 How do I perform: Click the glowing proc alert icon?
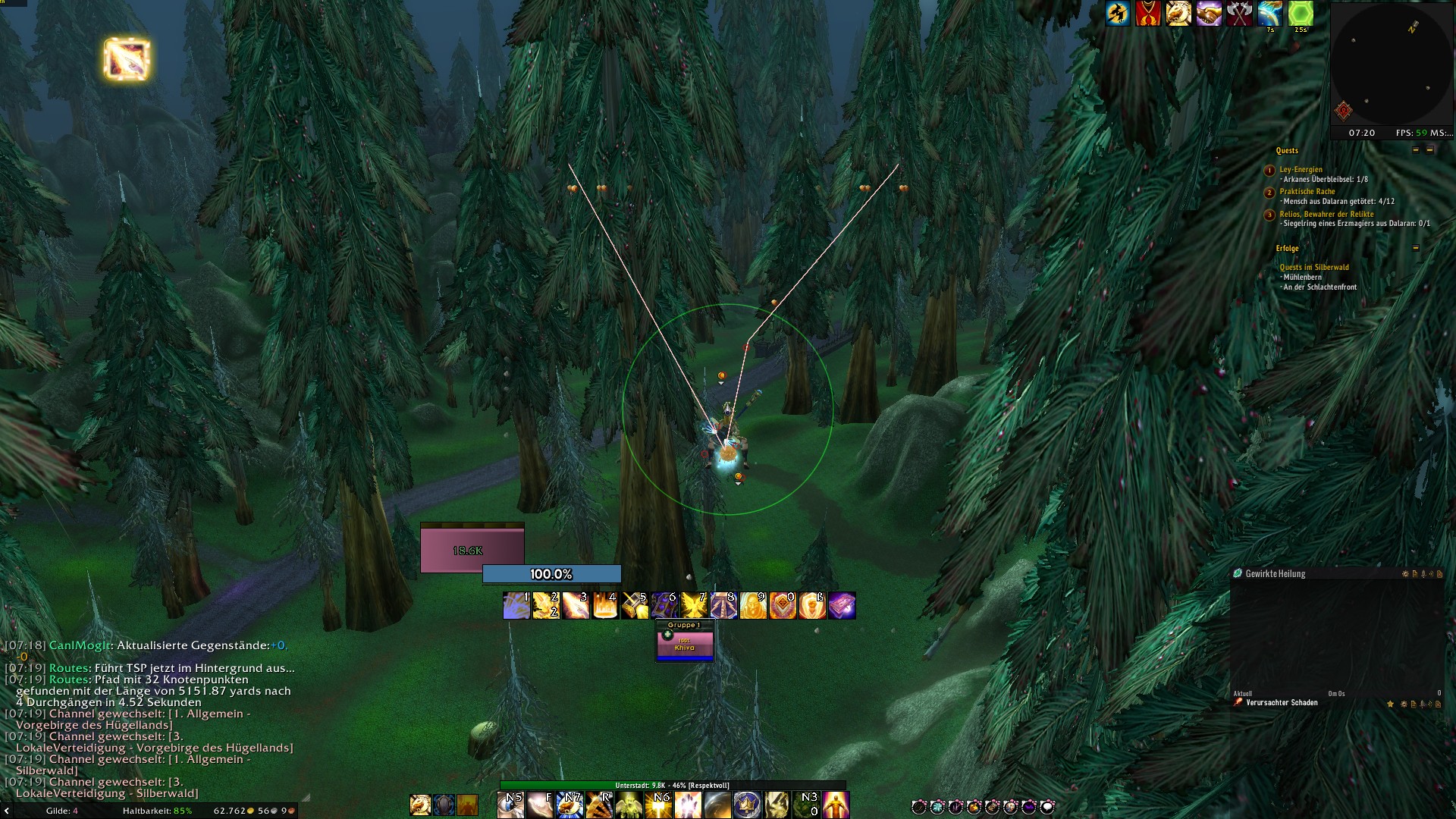click(127, 59)
